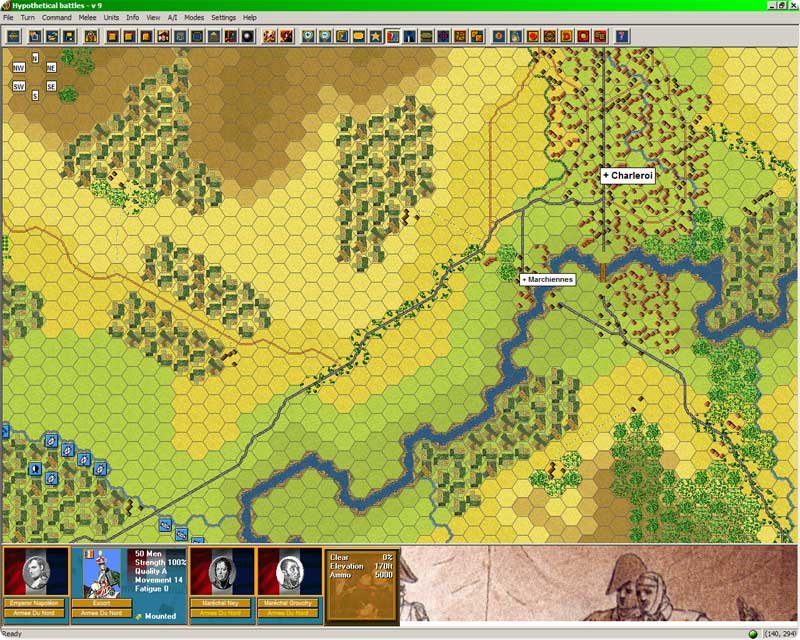Click the question mark help toolbar button
The height and width of the screenshot is (640, 800).
tap(622, 37)
